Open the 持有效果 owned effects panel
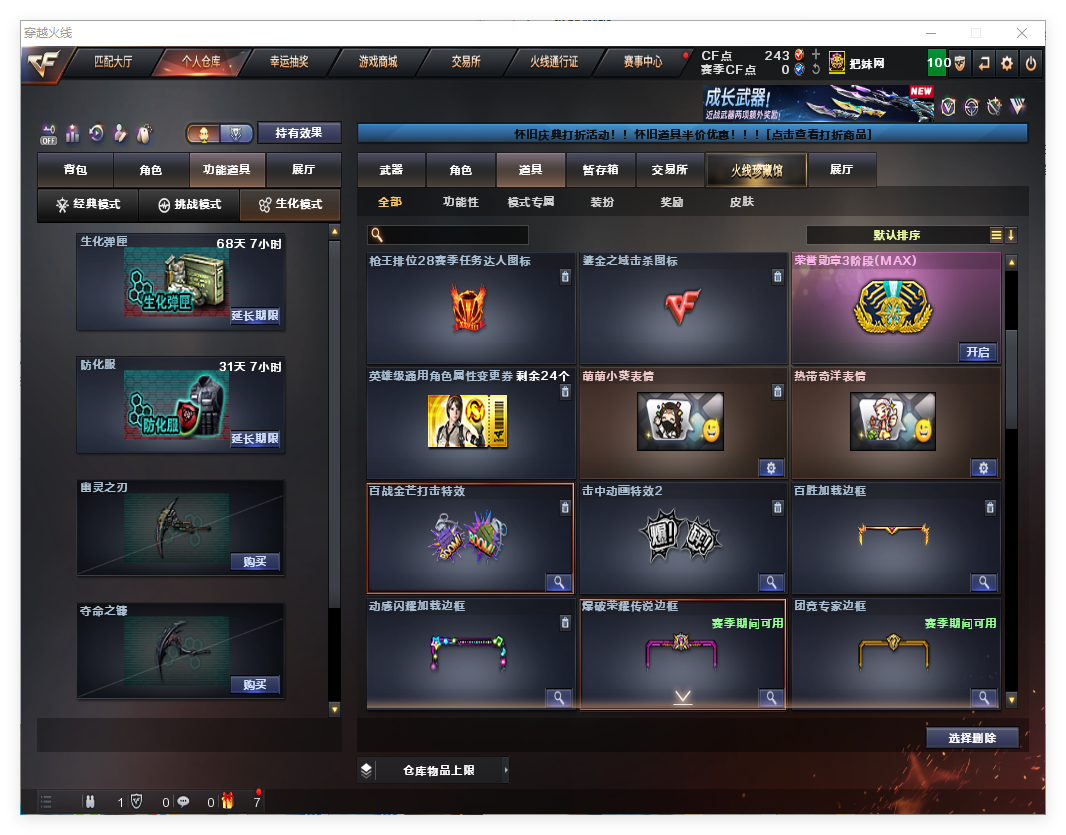This screenshot has height=835, width=1066. 299,133
